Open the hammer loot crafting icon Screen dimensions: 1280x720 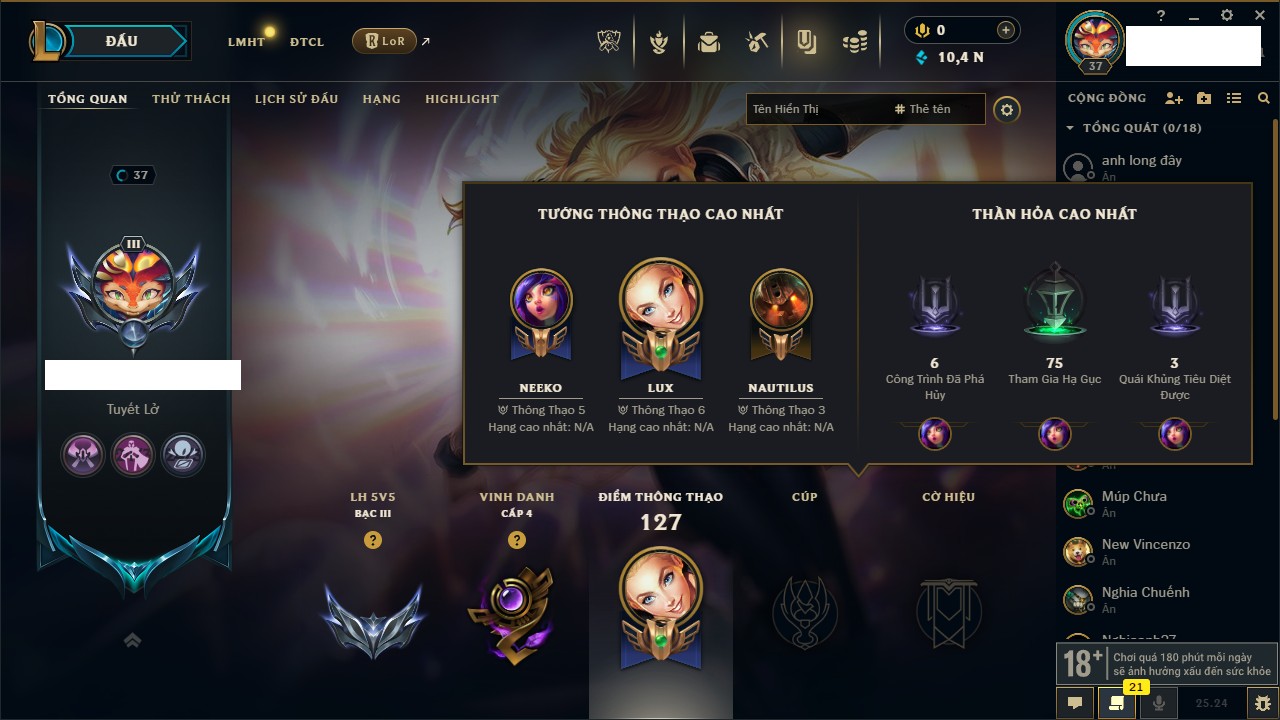click(757, 42)
